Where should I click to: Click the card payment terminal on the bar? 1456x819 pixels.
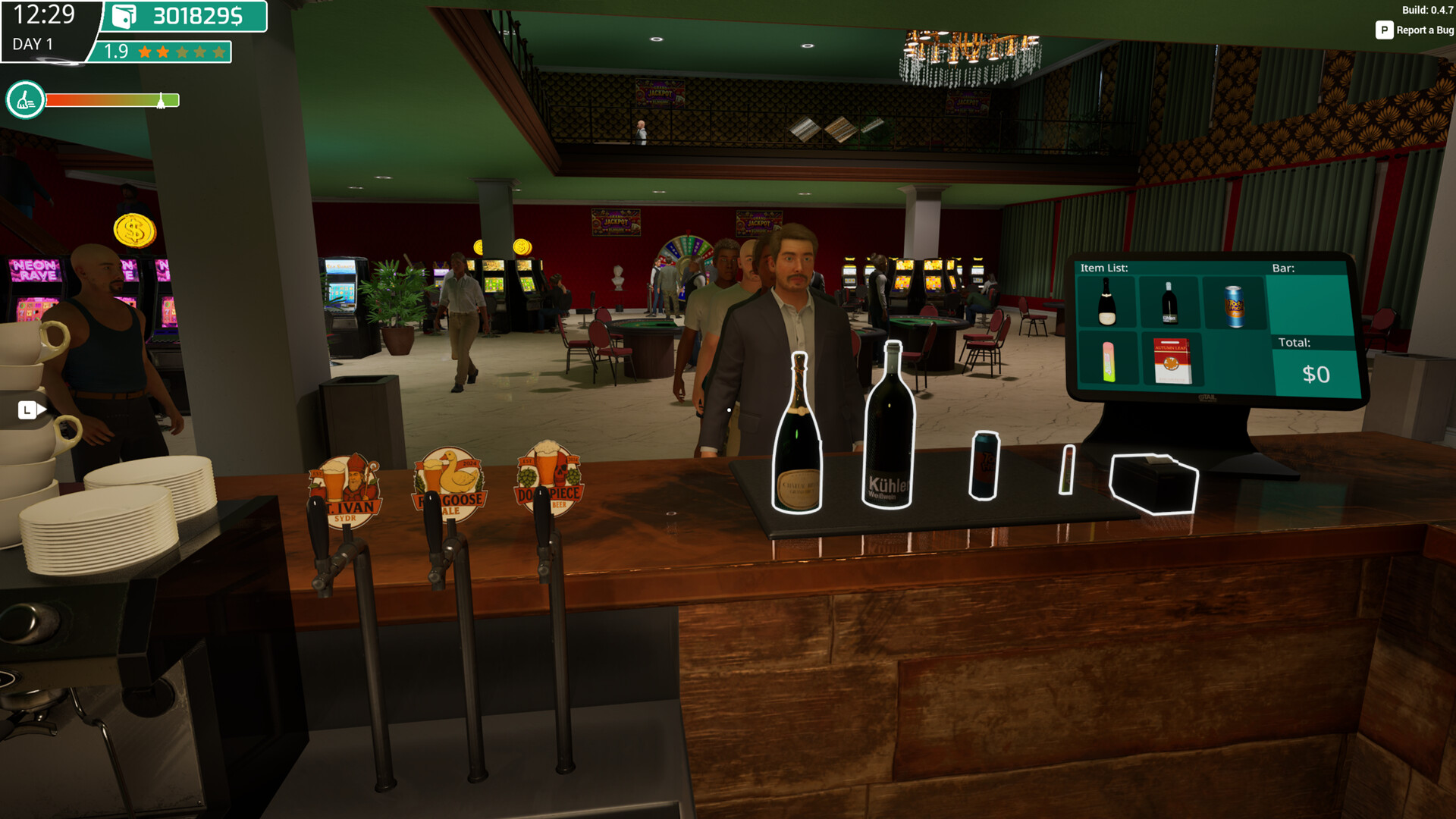(x=1153, y=483)
